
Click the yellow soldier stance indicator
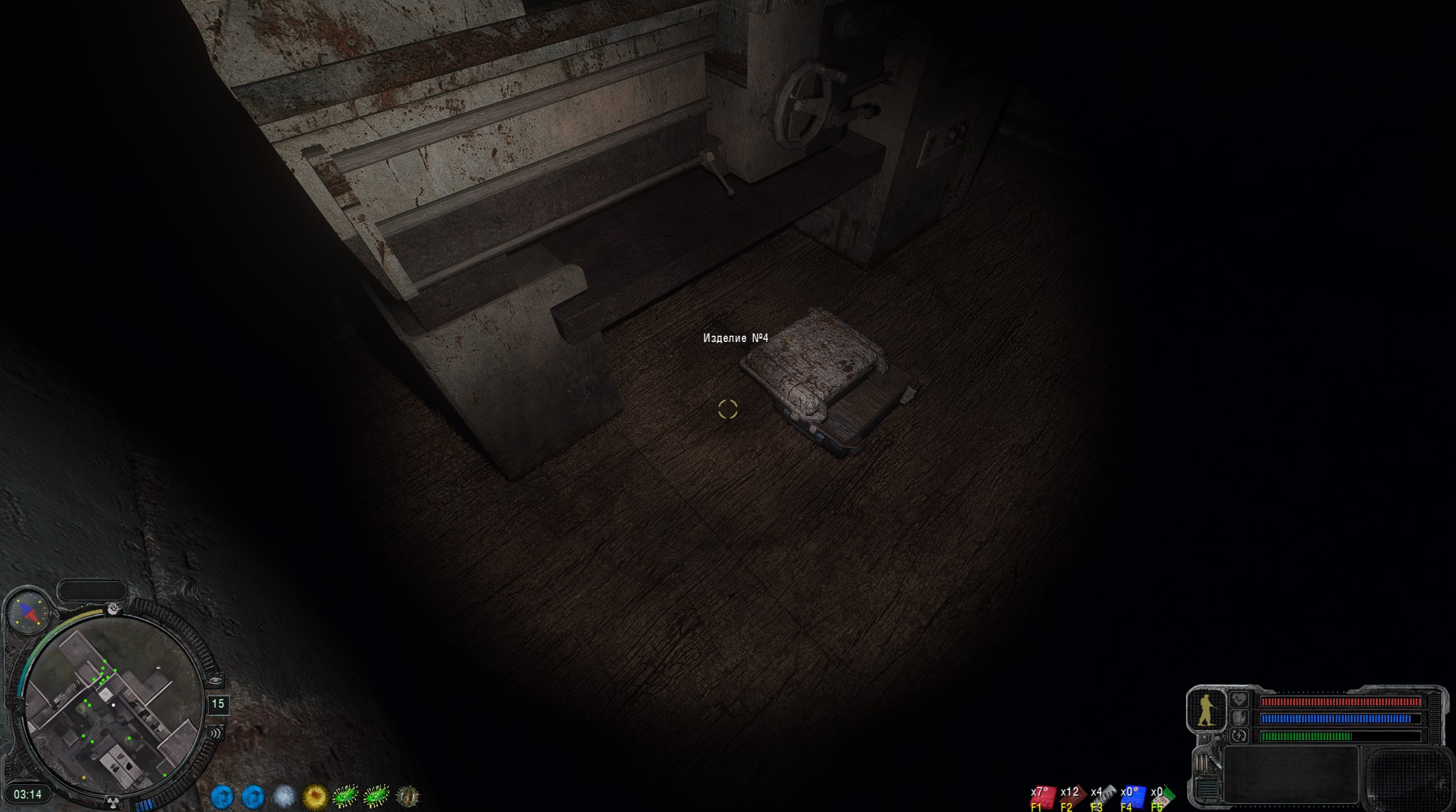(x=1205, y=710)
